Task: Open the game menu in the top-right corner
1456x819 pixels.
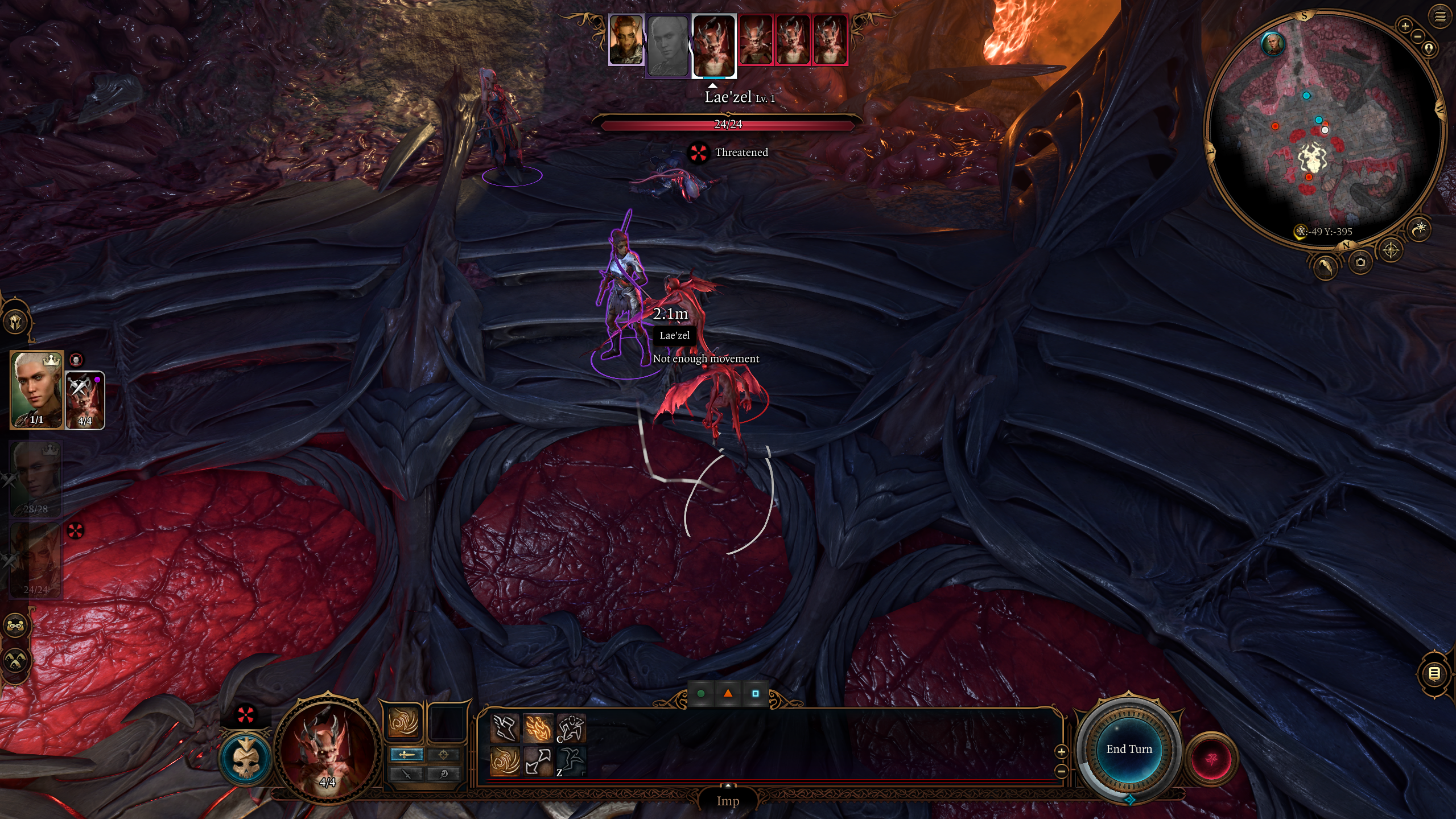Action: 1441,17
